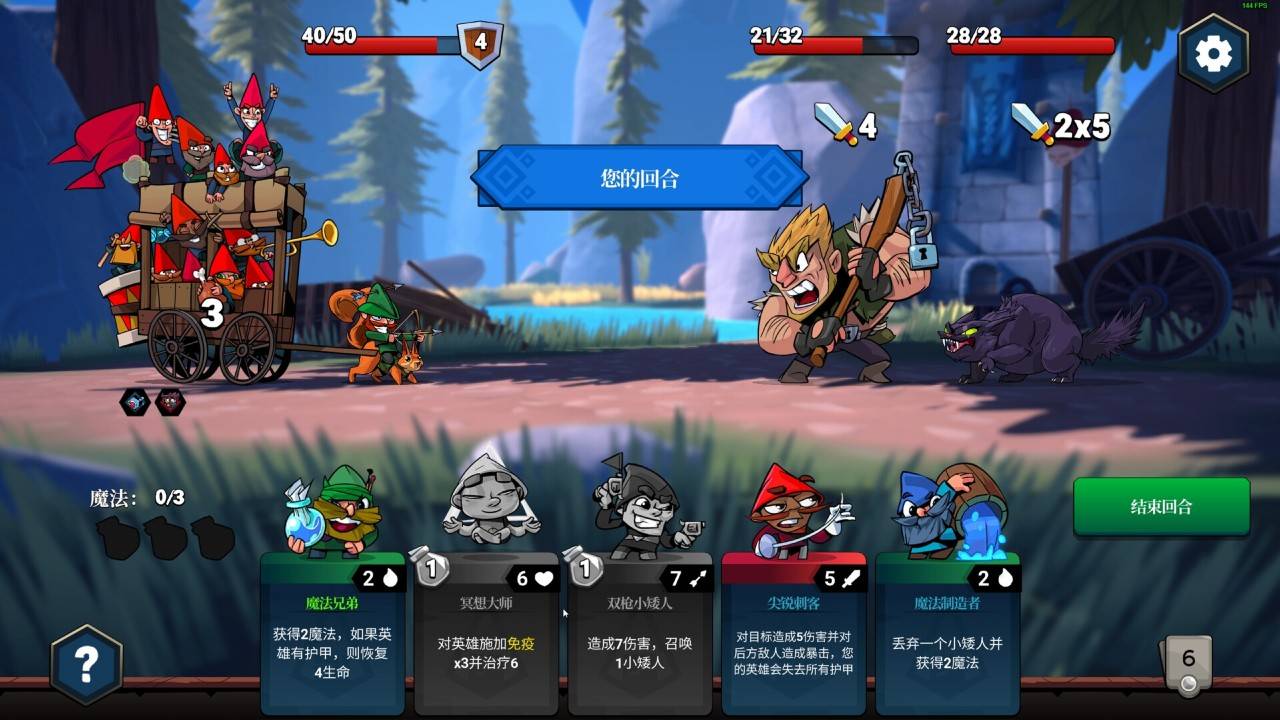Inspect the red demon face status icon
The height and width of the screenshot is (720, 1280).
[x=170, y=402]
